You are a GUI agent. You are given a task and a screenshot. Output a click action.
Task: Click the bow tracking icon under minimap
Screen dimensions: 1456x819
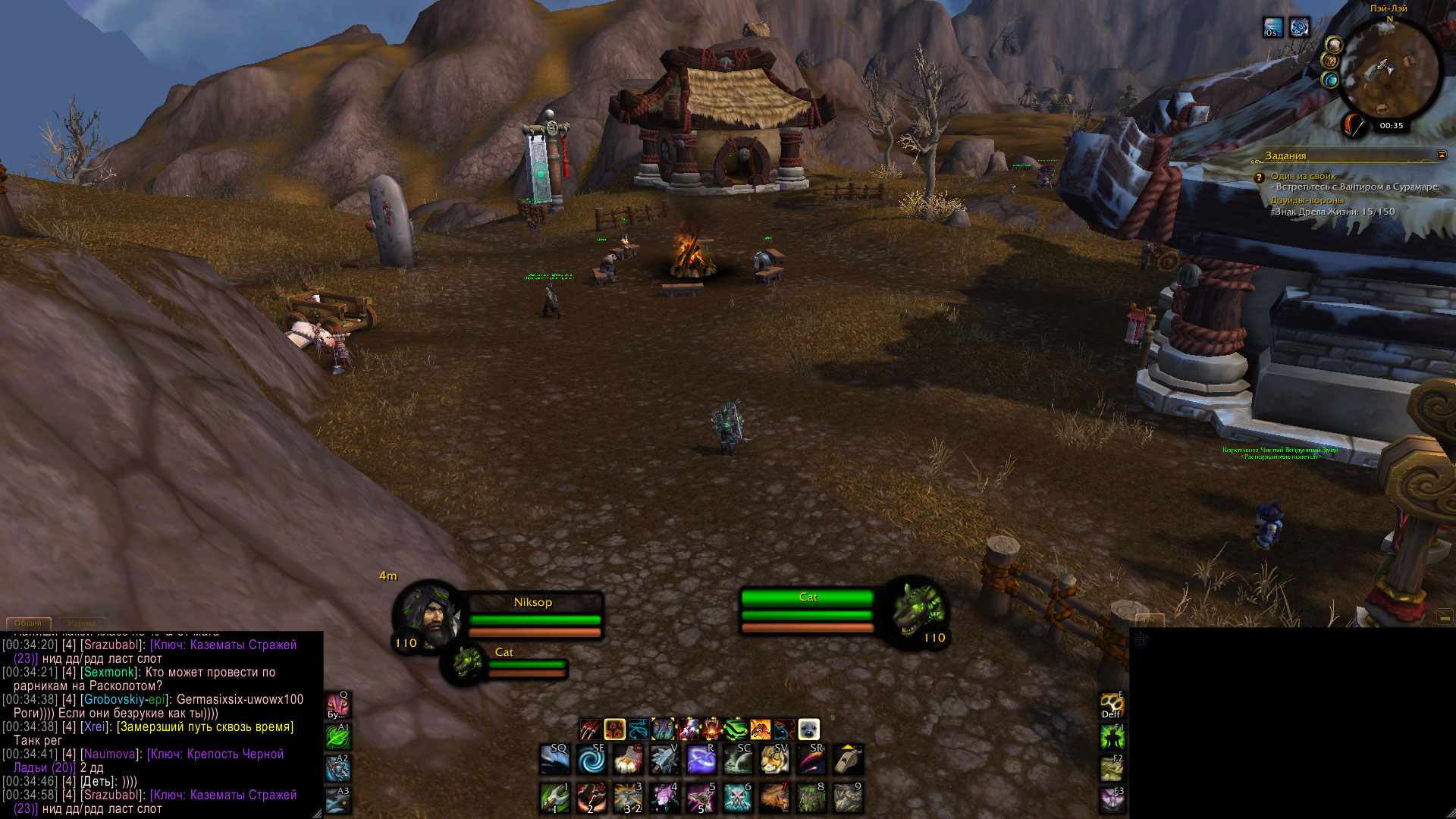pos(1354,125)
